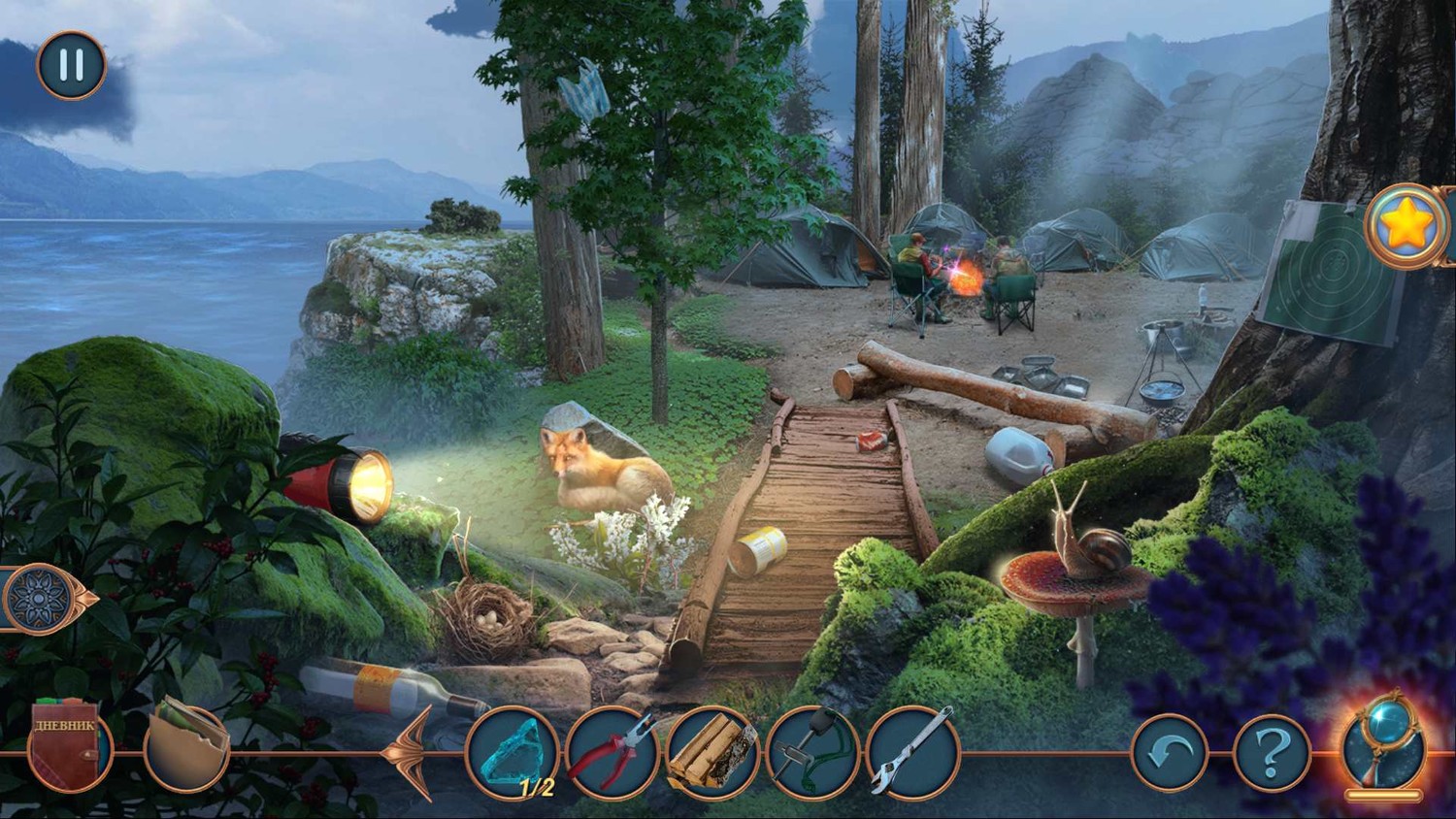
Task: Select the glass shard inventory item
Action: [x=513, y=753]
